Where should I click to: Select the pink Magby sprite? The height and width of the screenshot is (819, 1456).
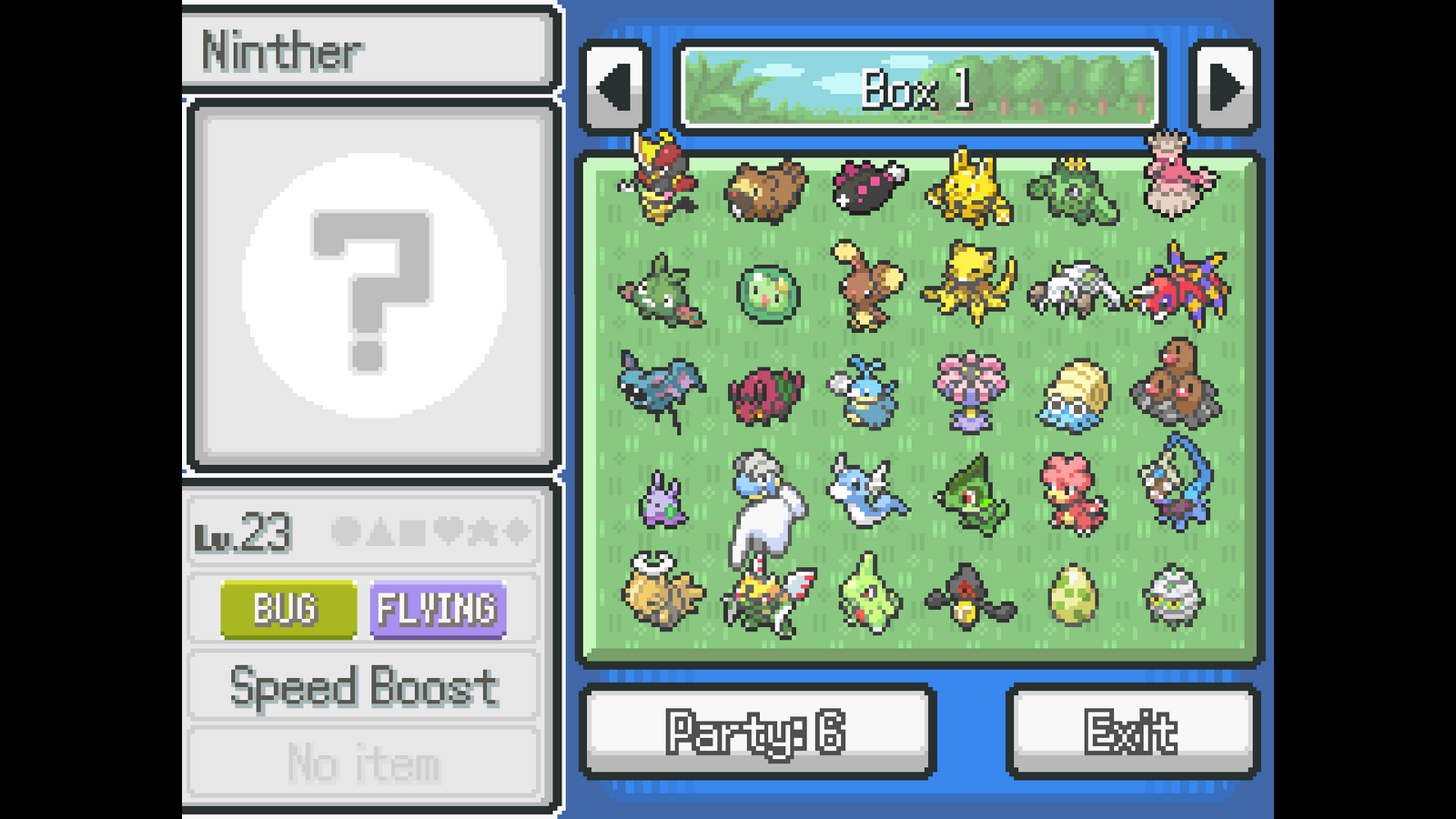[1074, 494]
